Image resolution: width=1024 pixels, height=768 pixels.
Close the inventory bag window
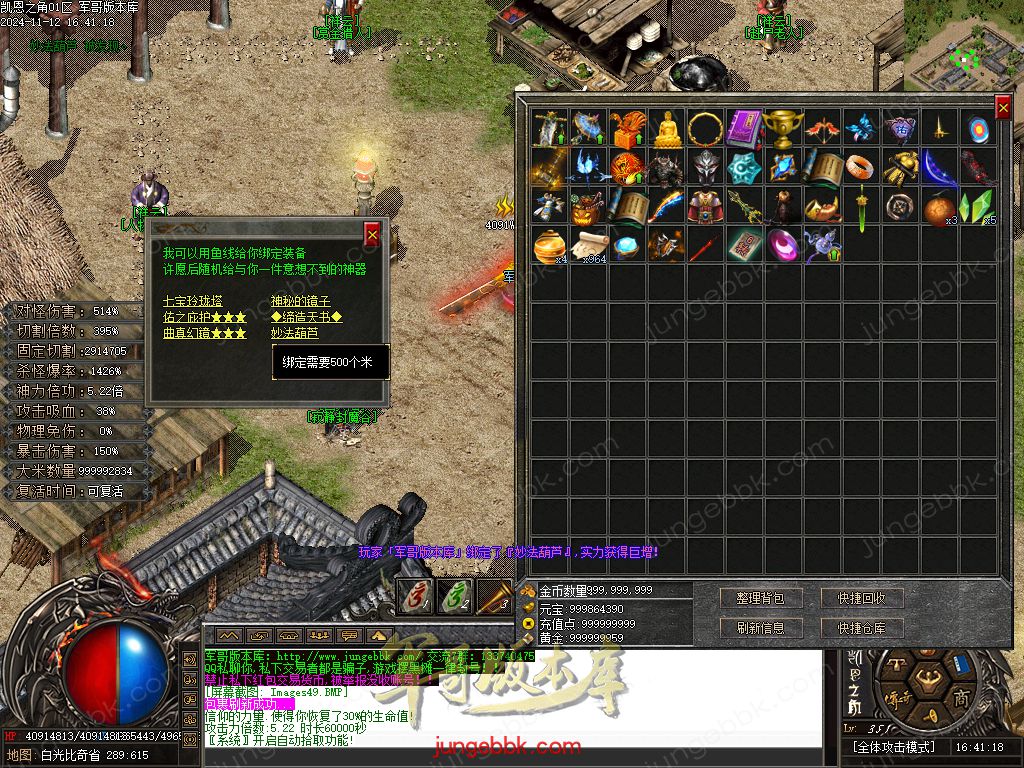click(1003, 108)
